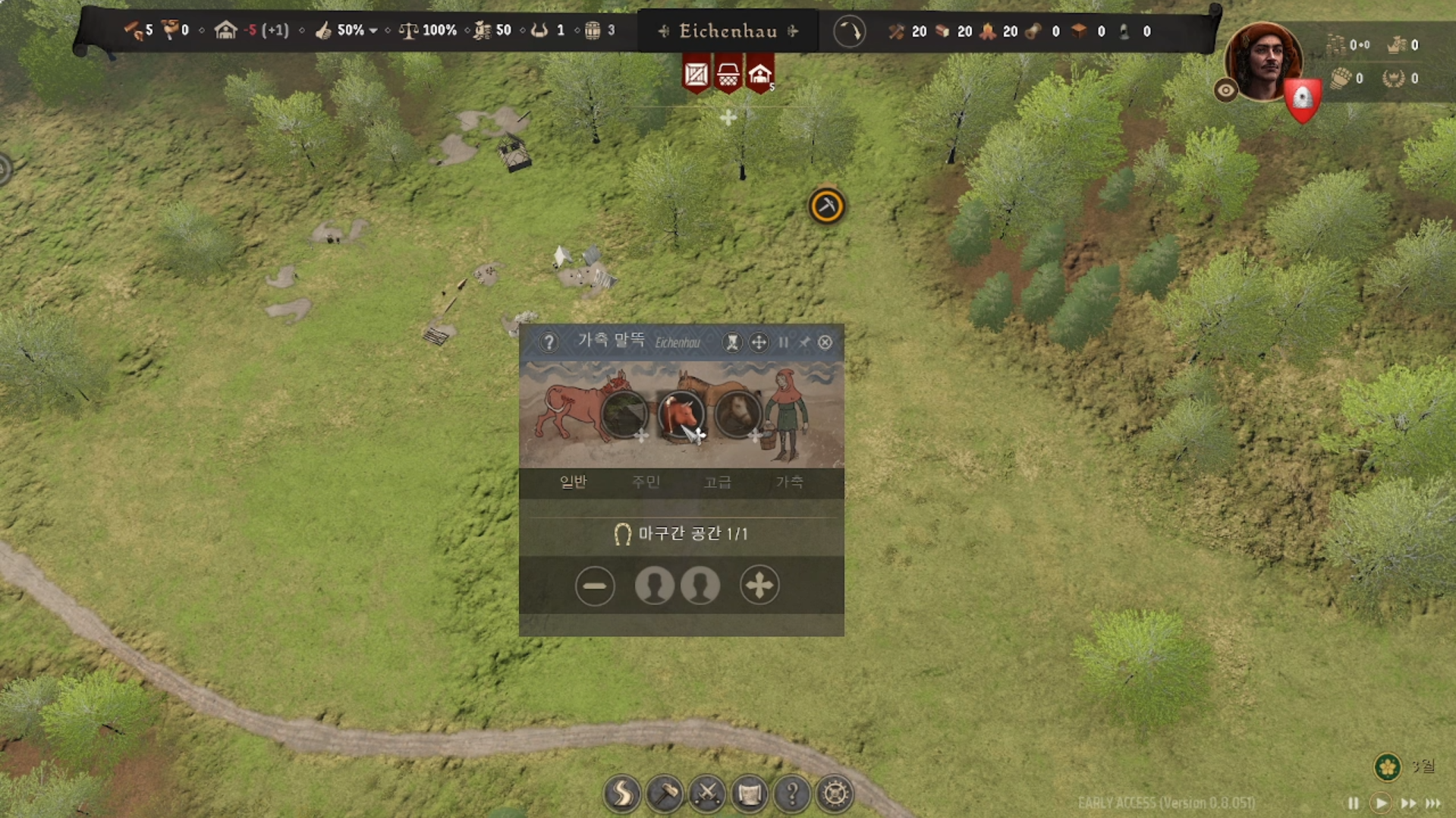Open the crossed swords army menu
Image resolution: width=1456 pixels, height=818 pixels.
[707, 794]
